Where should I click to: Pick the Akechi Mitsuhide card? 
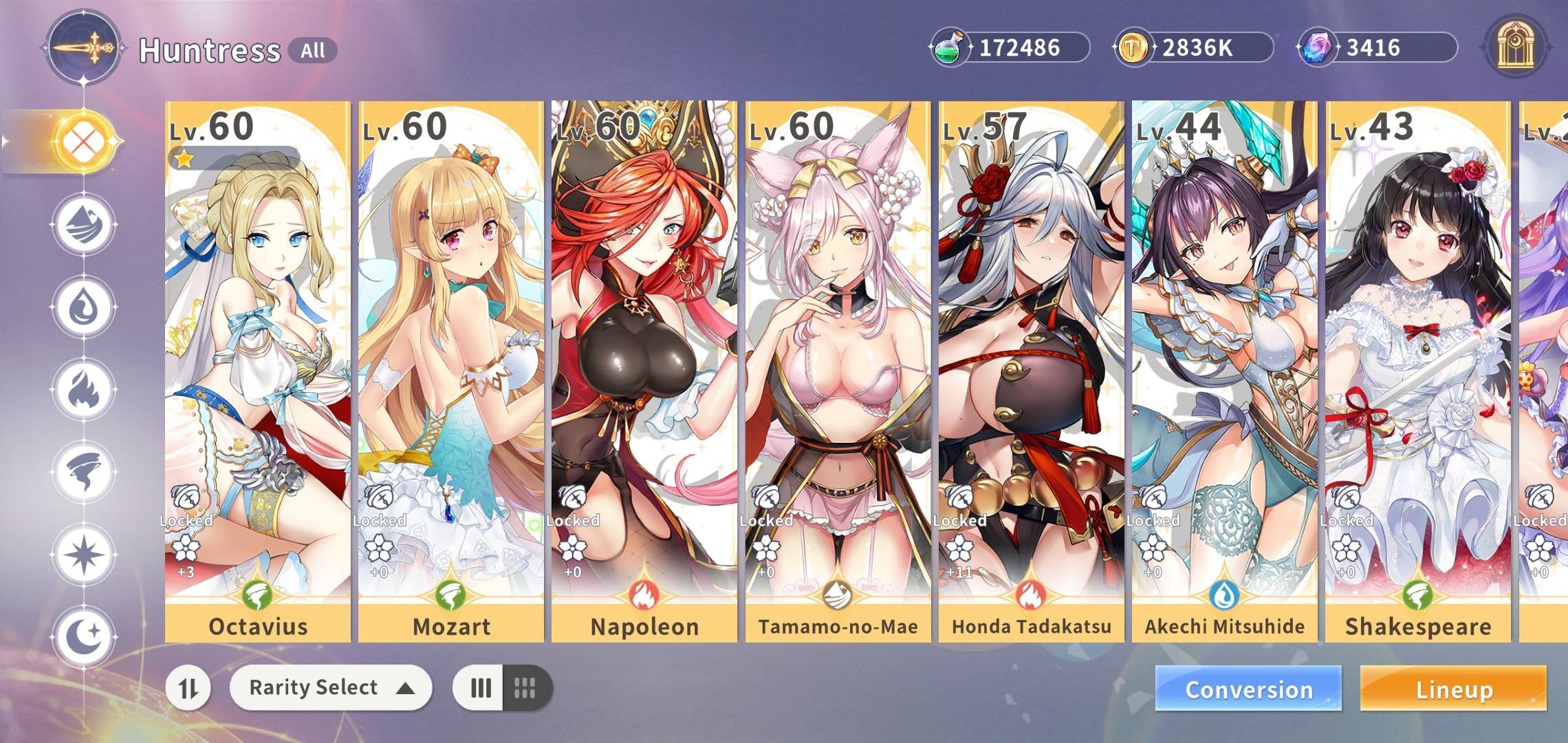1224,371
